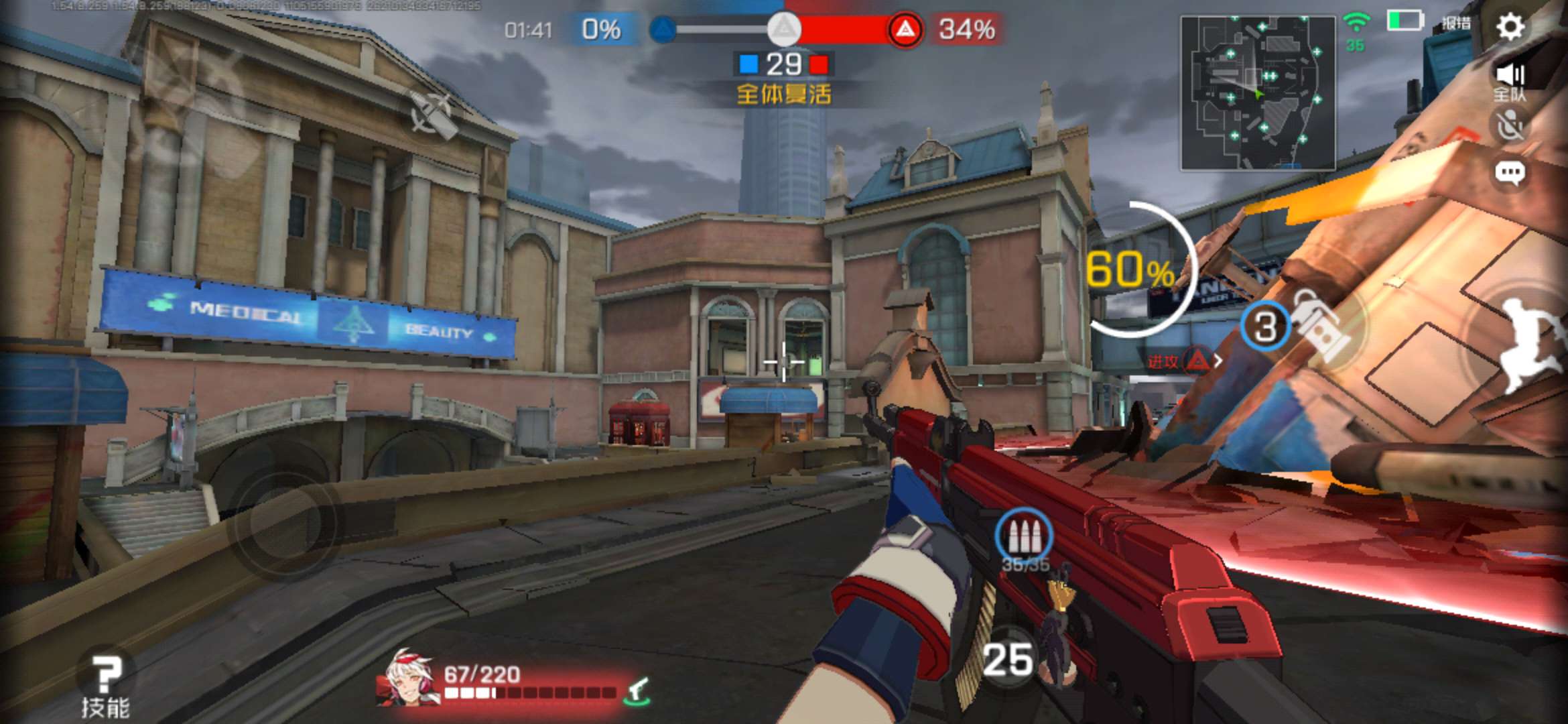Image resolution: width=1568 pixels, height=724 pixels.
Task: Tap the crossed-out aim icon
Action: click(x=431, y=115)
